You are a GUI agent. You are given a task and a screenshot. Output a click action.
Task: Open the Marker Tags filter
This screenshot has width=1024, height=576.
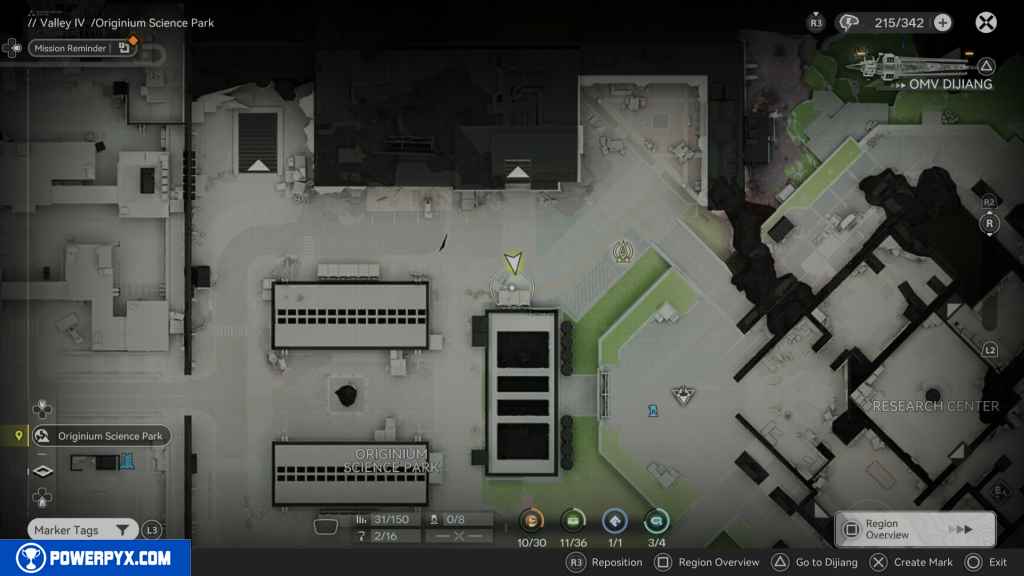[82, 530]
